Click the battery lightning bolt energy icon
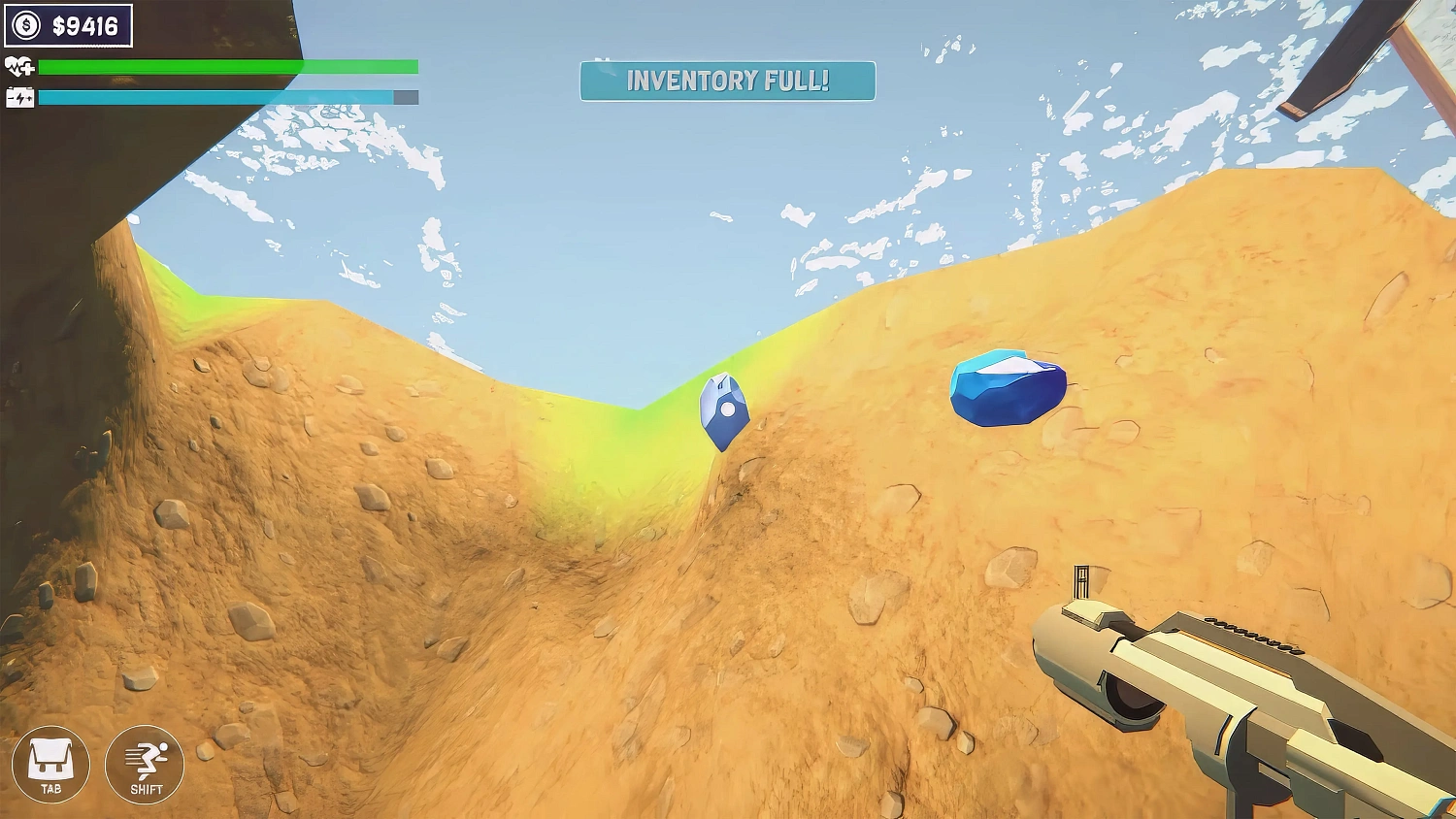Image resolution: width=1456 pixels, height=819 pixels. click(x=19, y=97)
